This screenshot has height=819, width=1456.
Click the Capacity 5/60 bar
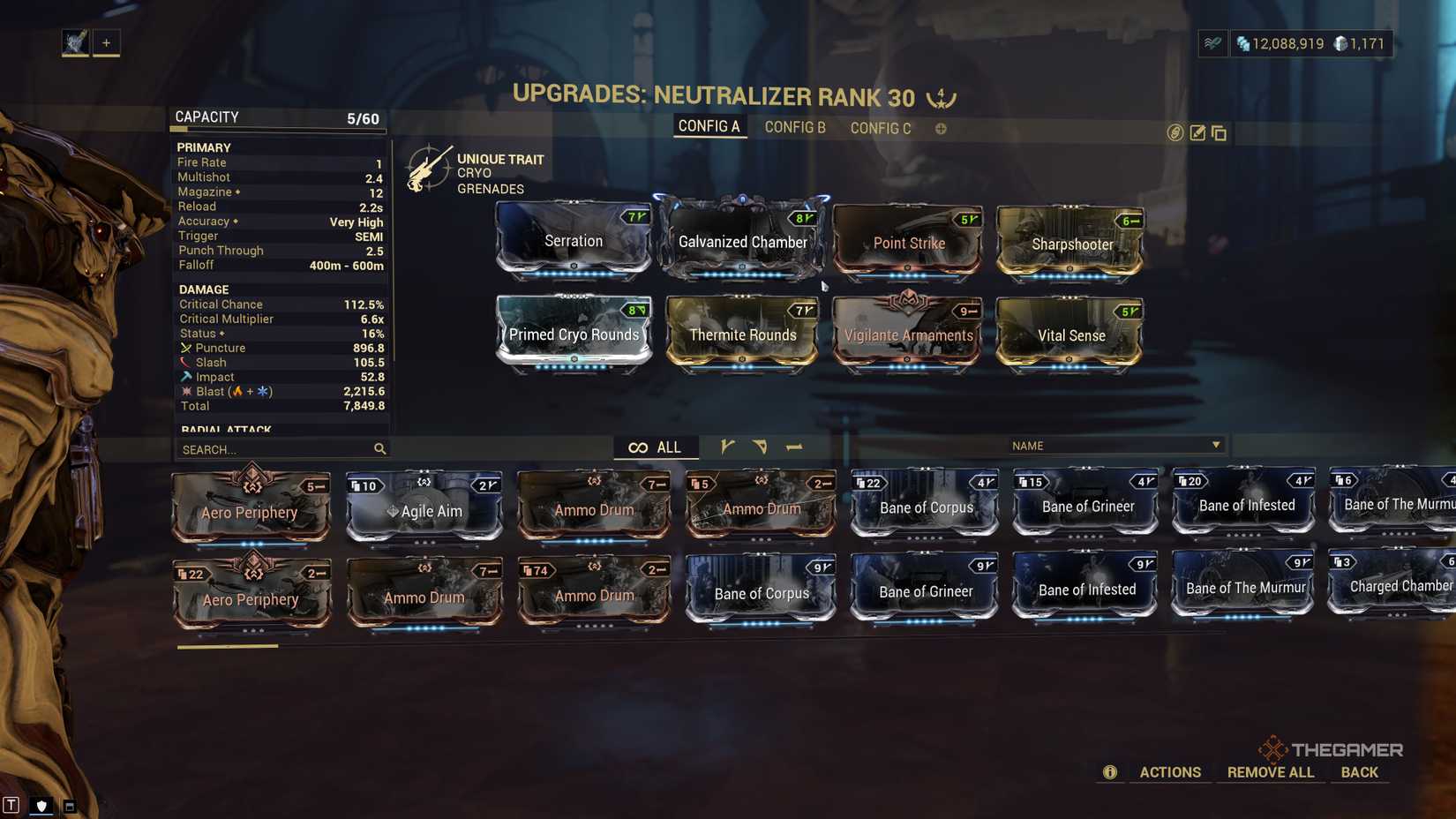coord(276,116)
